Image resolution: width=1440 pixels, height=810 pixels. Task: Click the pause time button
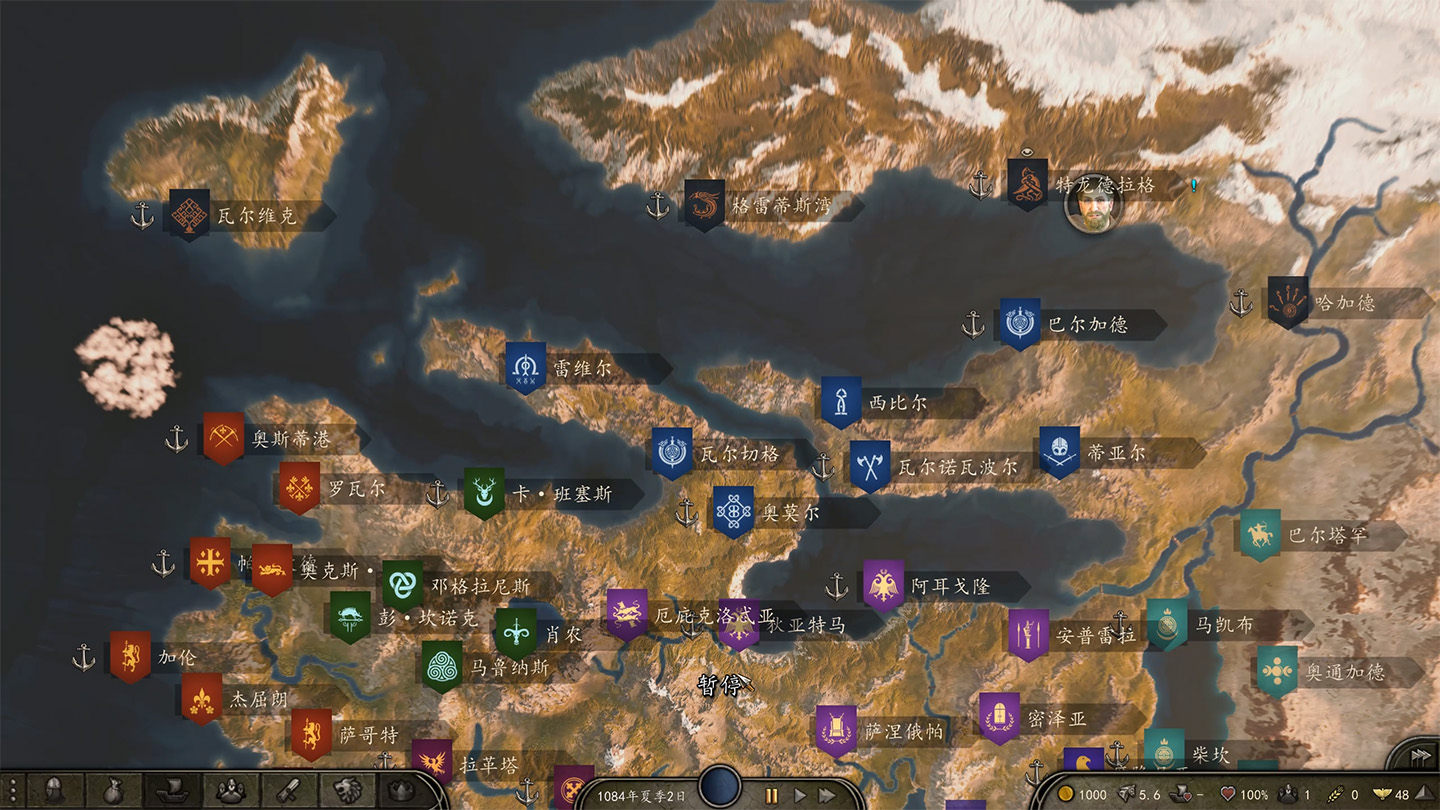click(772, 795)
